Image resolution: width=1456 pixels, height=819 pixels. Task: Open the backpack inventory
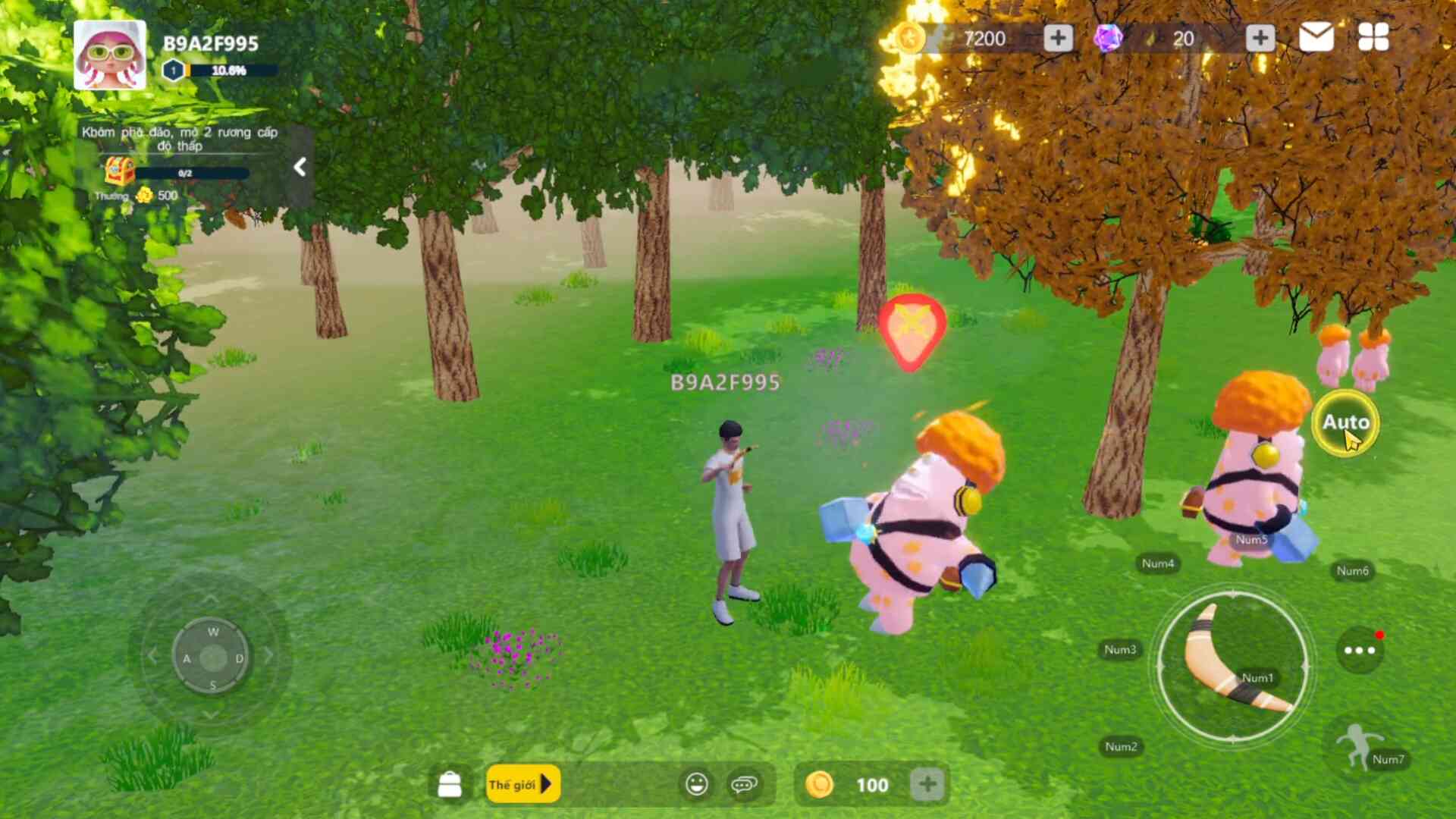click(x=450, y=784)
